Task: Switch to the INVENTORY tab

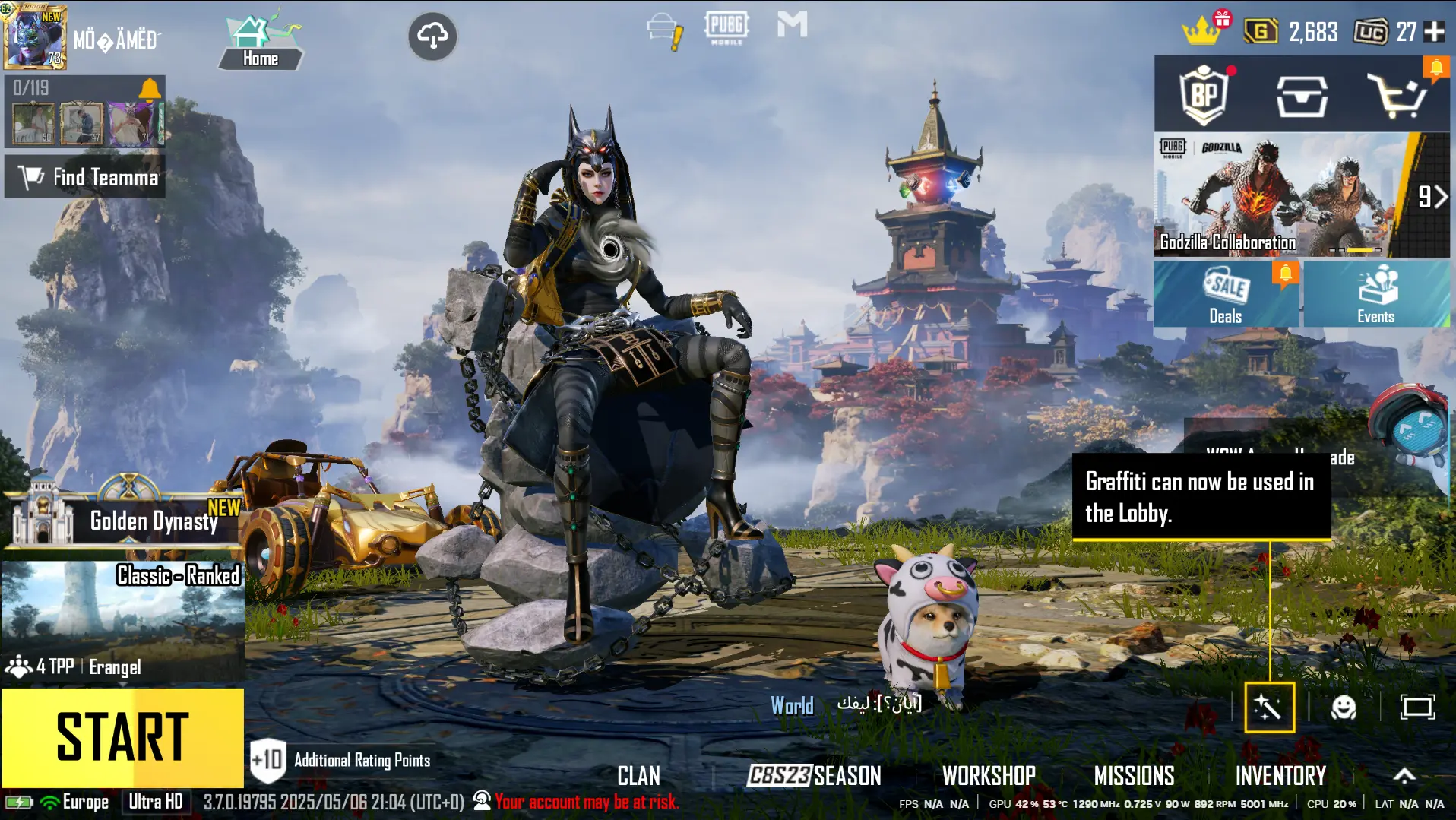Action: (1280, 776)
